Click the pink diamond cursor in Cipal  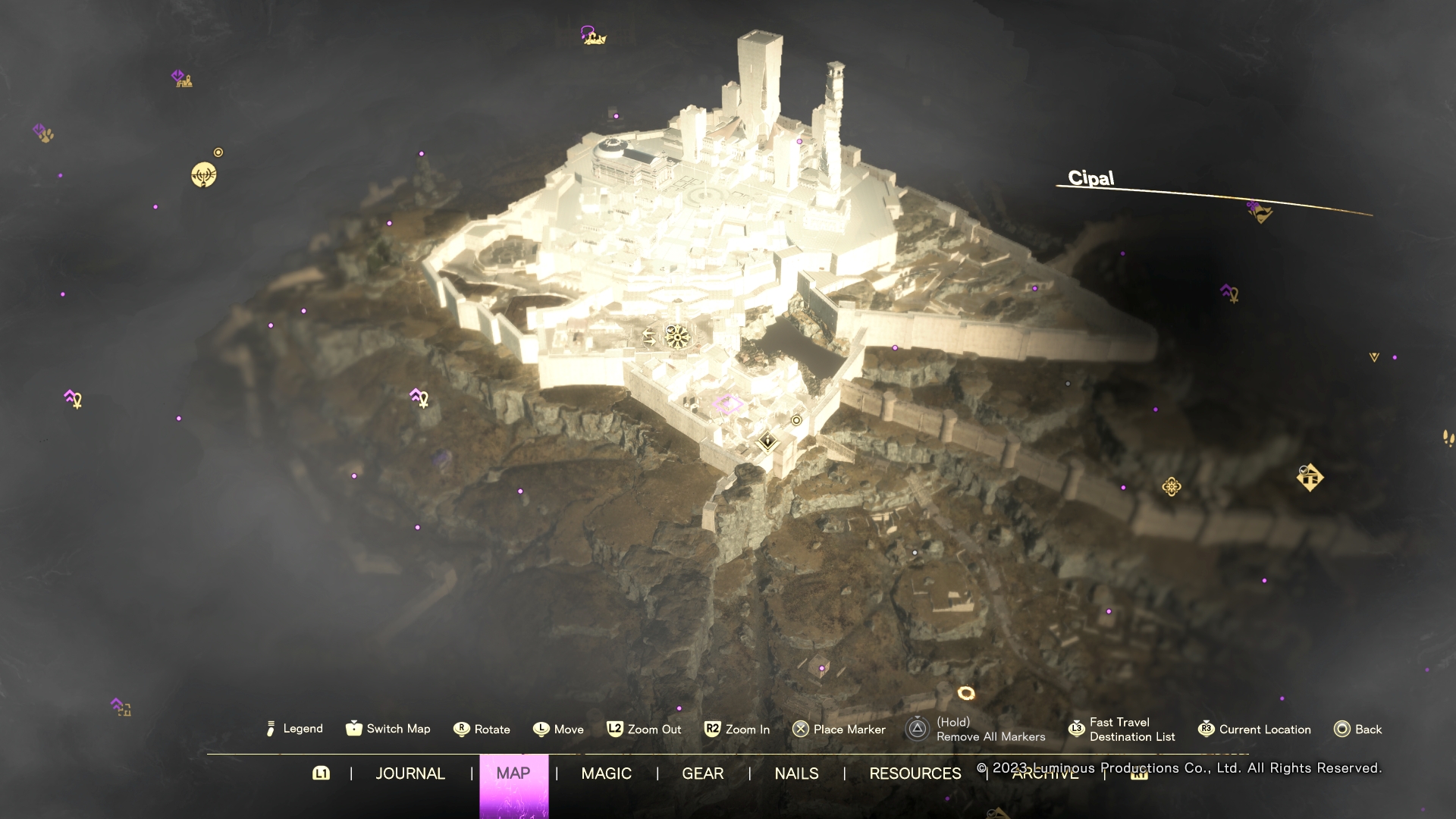[727, 405]
